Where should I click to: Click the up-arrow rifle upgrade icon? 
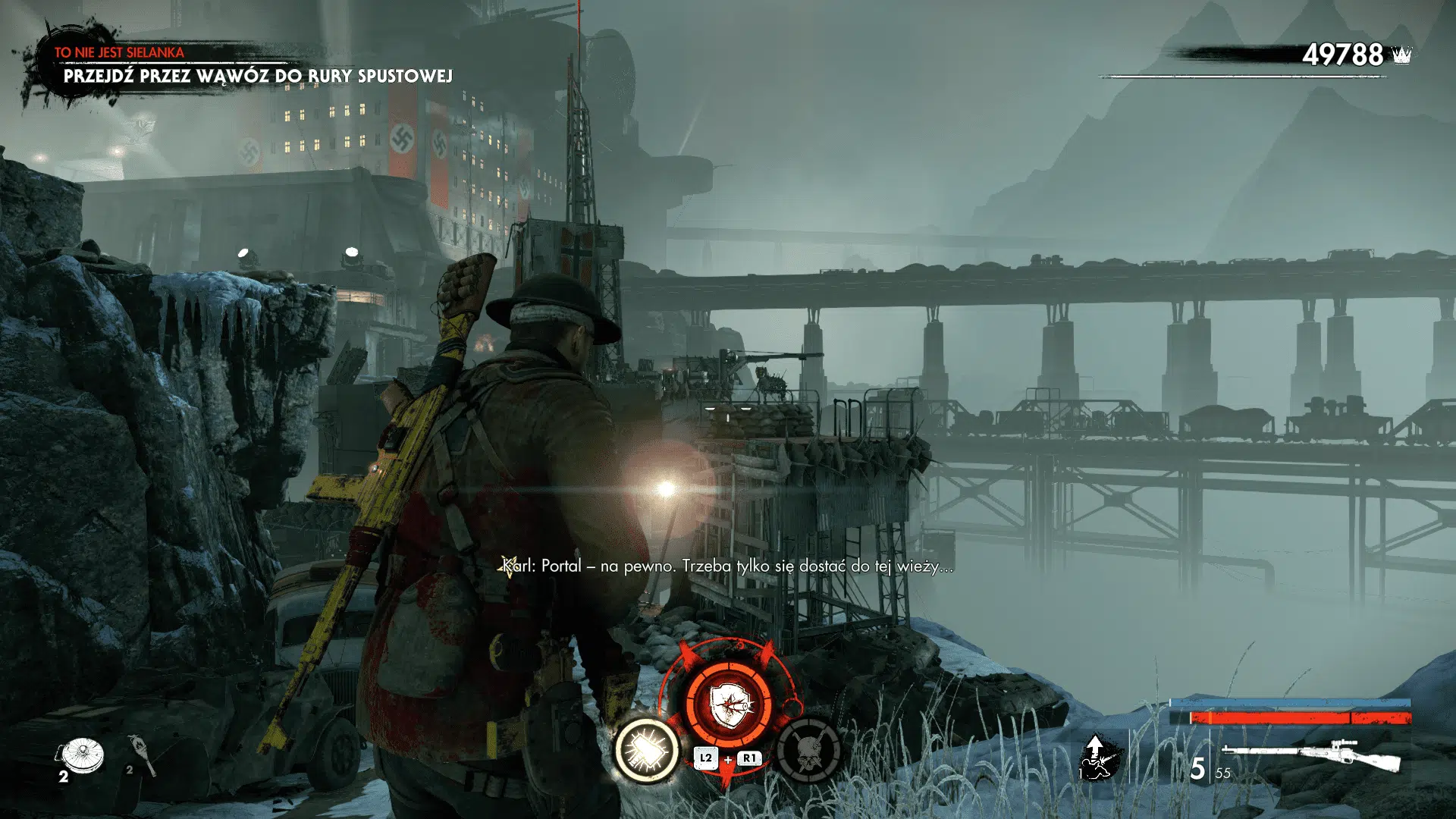coord(1097,757)
